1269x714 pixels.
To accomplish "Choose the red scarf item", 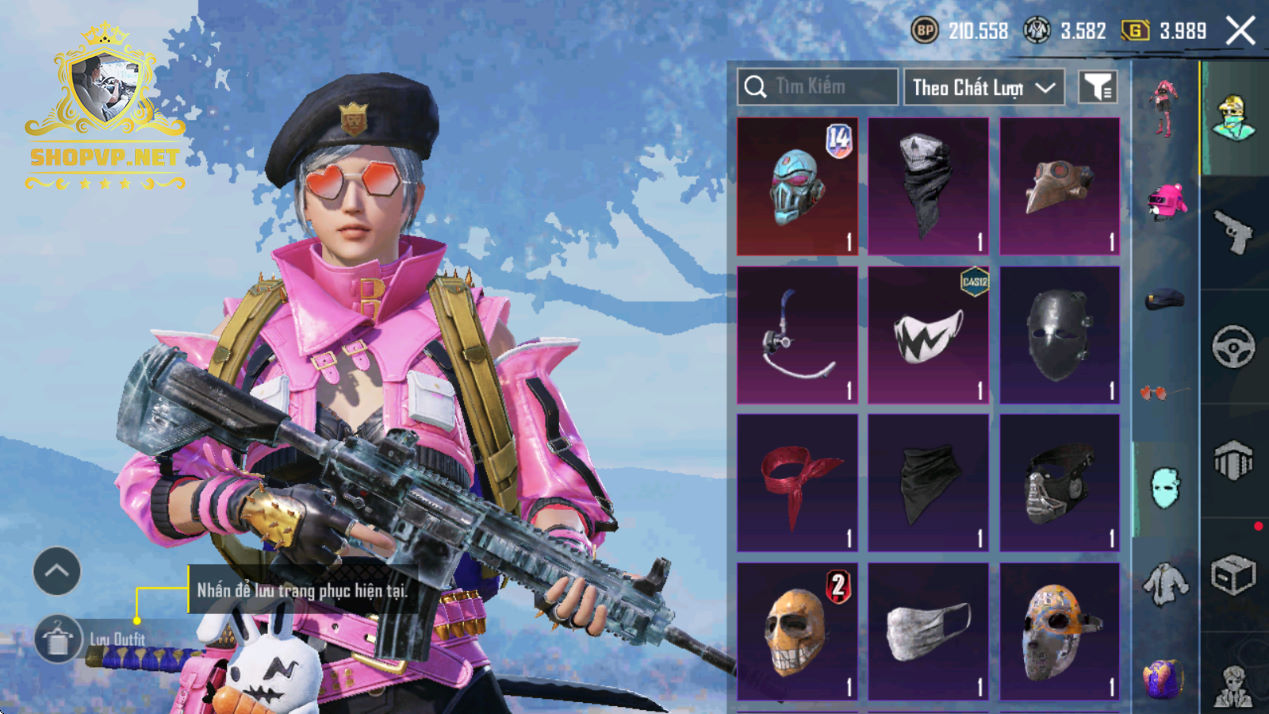I will pos(797,483).
